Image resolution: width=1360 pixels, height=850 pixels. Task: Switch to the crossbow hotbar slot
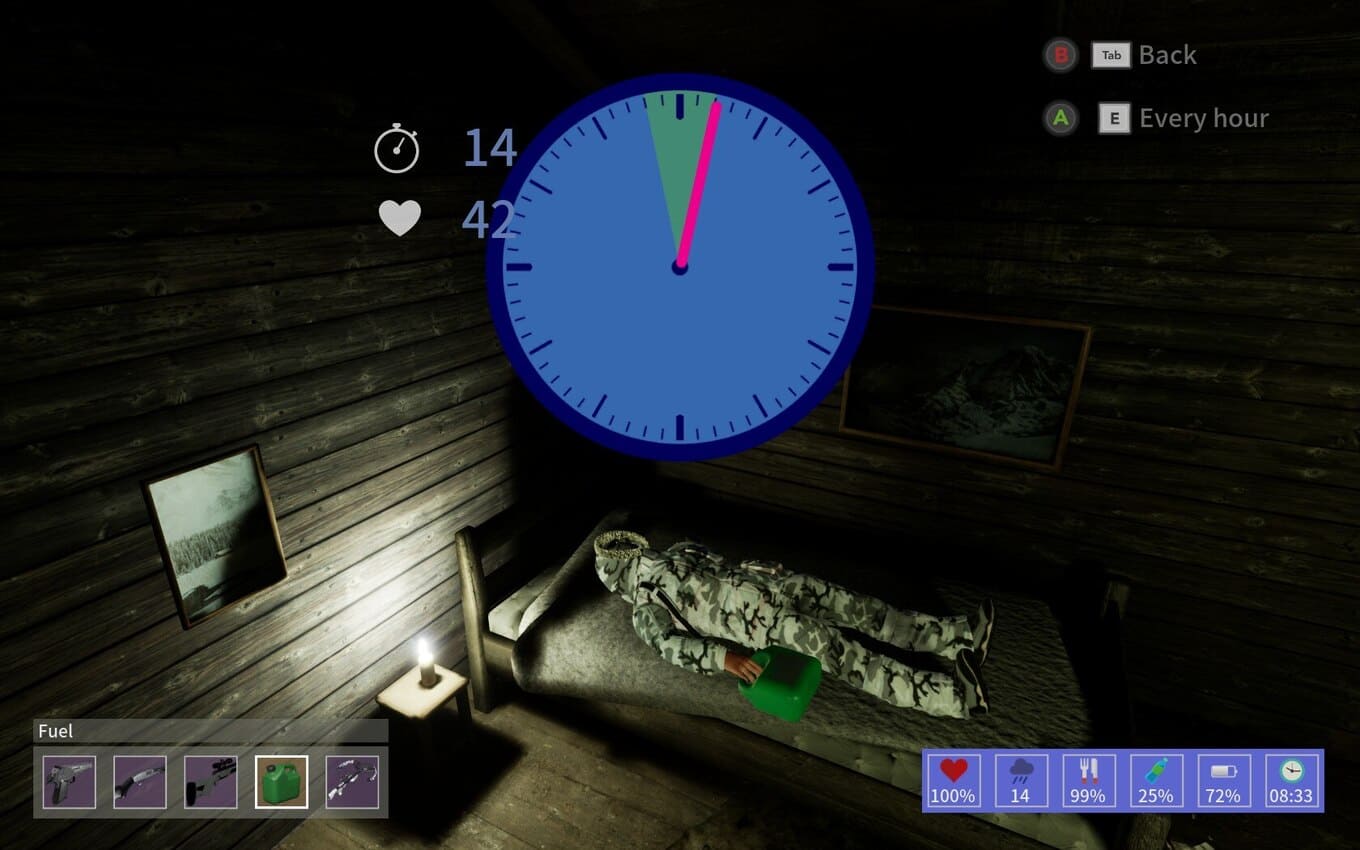tap(352, 782)
